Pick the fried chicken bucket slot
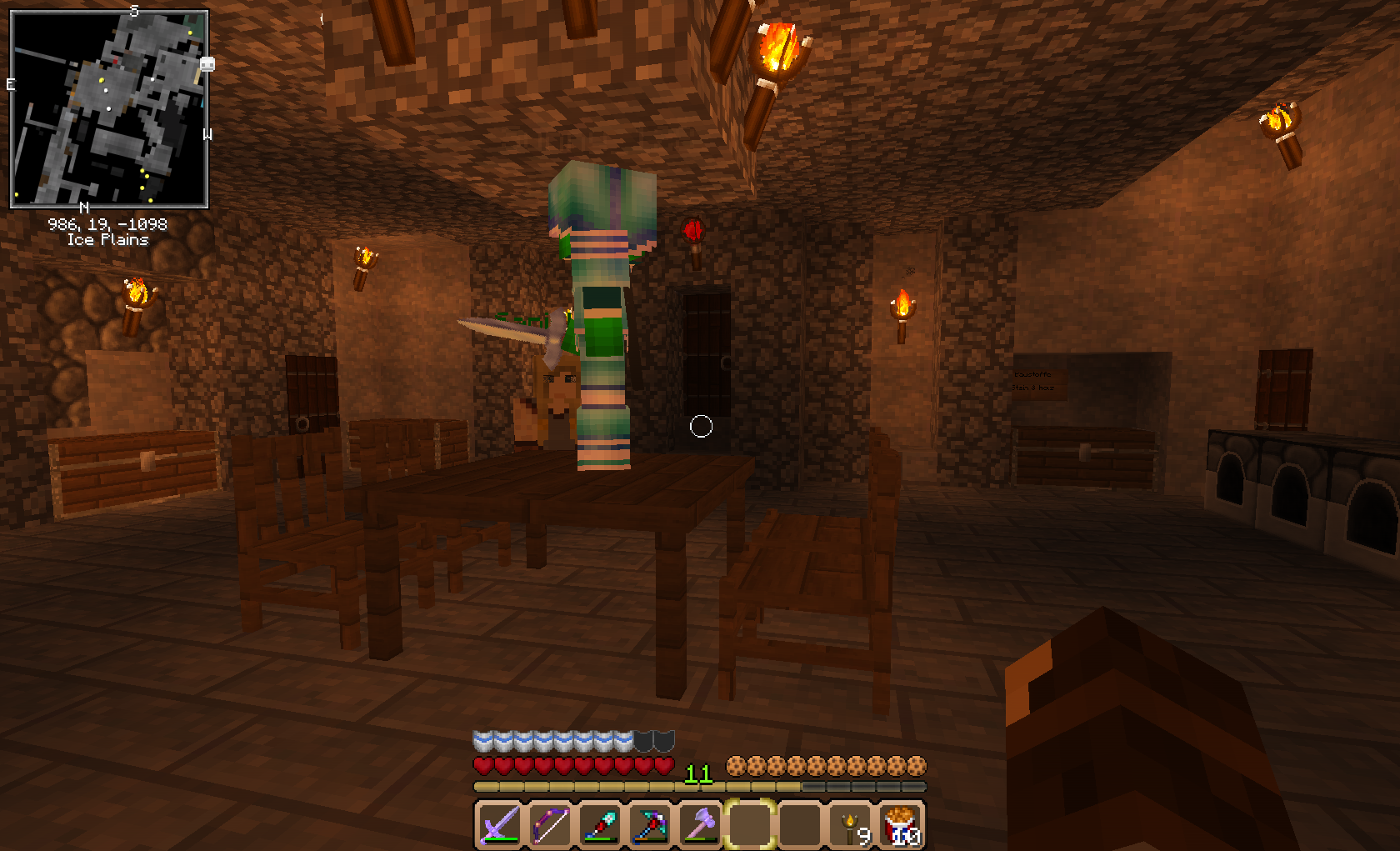 tap(902, 824)
